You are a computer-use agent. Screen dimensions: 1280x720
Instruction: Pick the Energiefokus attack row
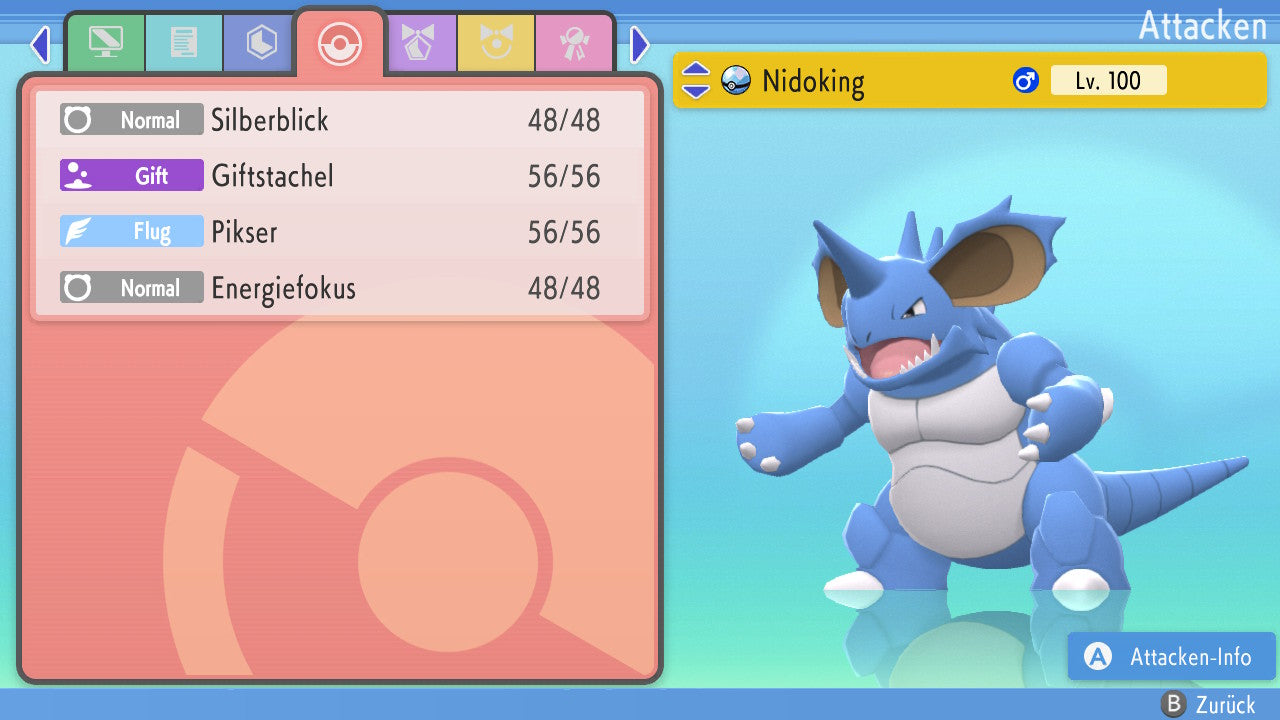(340, 288)
